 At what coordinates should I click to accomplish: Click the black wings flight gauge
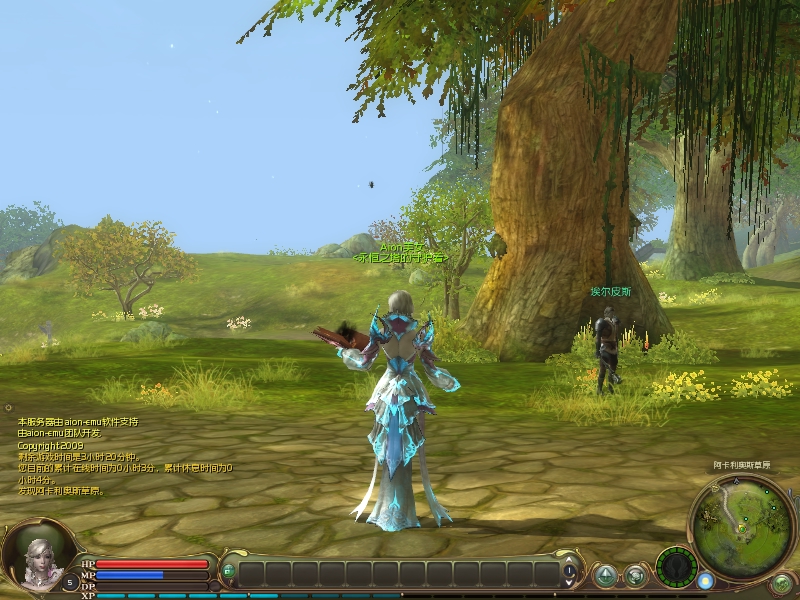coord(677,567)
